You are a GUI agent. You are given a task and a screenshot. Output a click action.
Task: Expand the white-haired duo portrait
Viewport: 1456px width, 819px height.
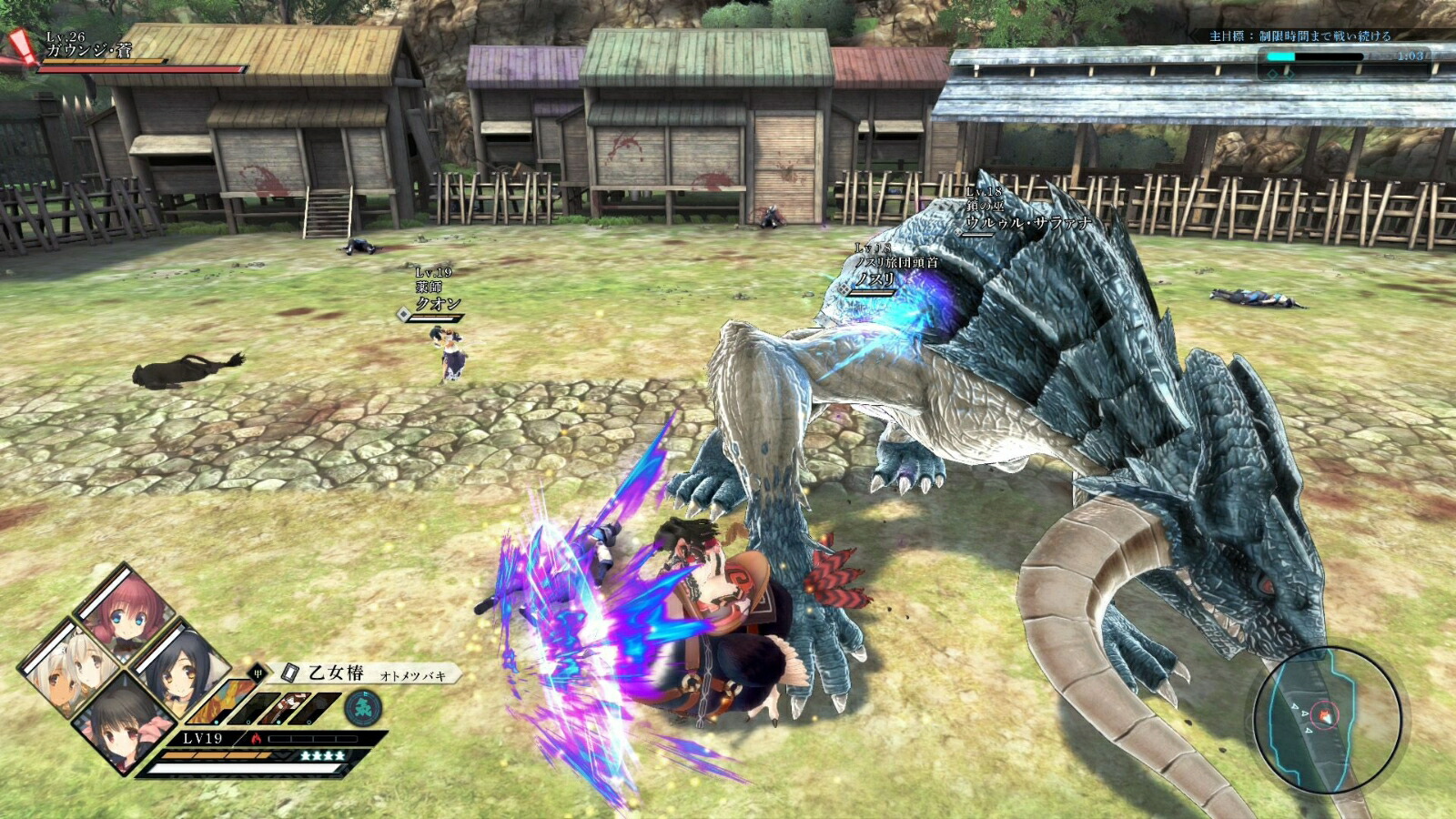pyautogui.click(x=71, y=670)
